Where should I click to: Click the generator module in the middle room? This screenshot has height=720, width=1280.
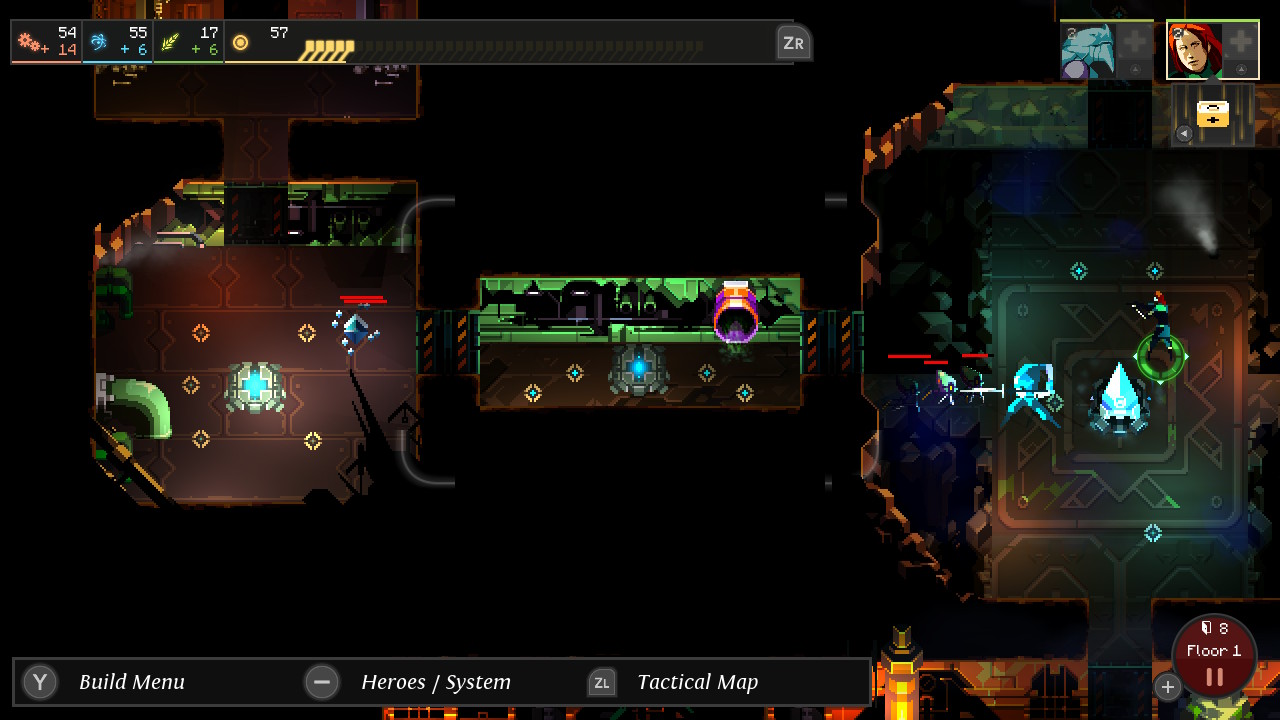640,370
